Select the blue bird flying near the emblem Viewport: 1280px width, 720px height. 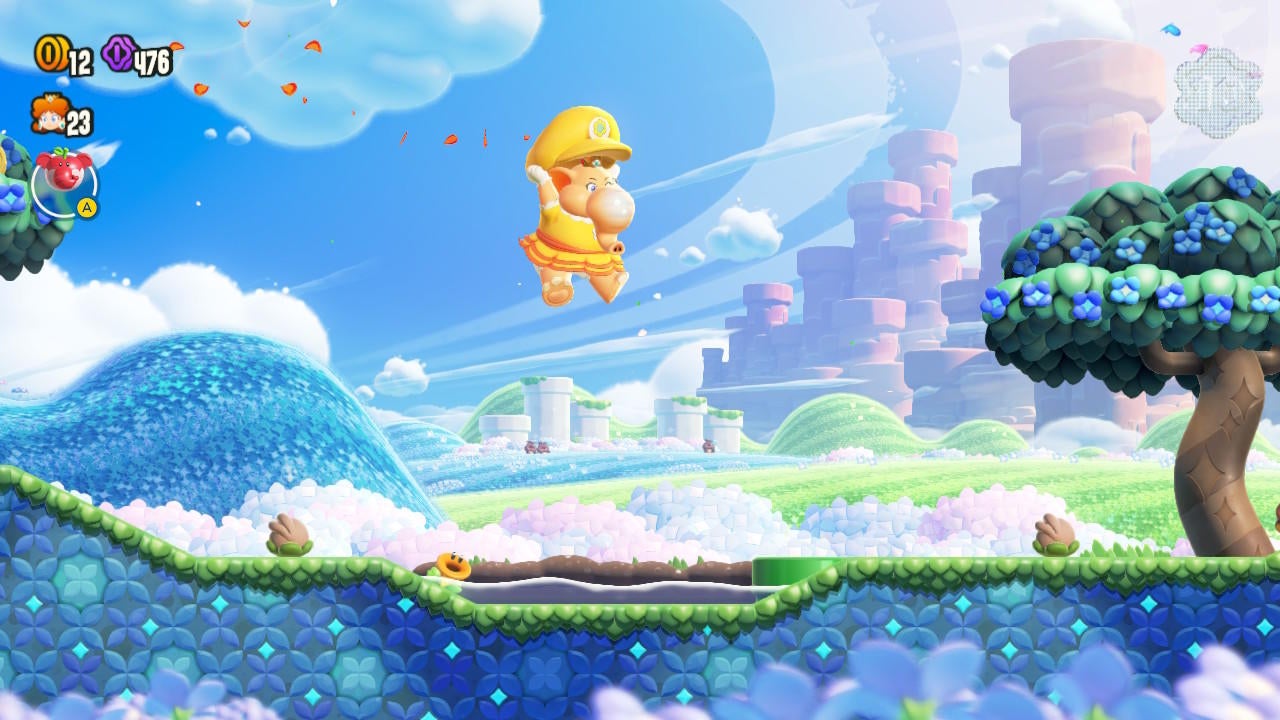1170,30
